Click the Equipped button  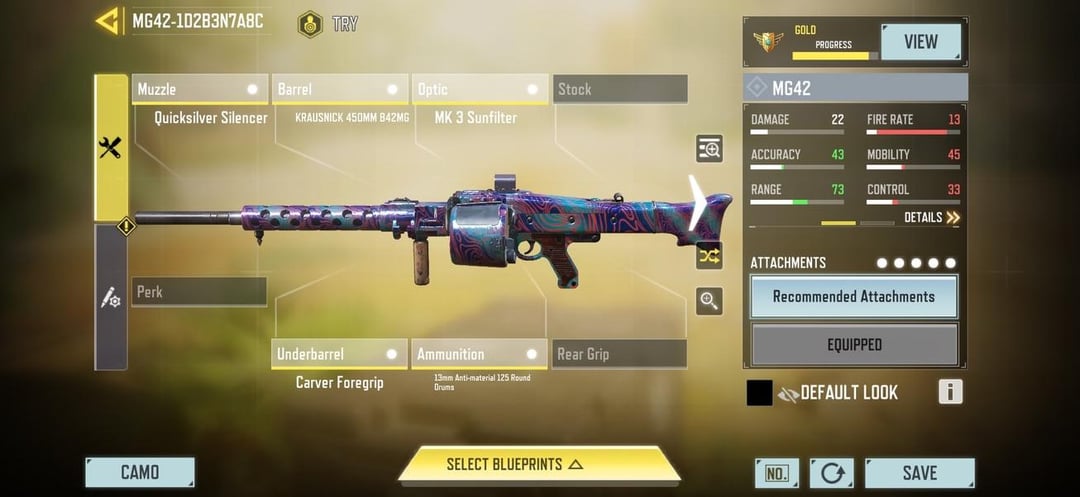click(854, 345)
